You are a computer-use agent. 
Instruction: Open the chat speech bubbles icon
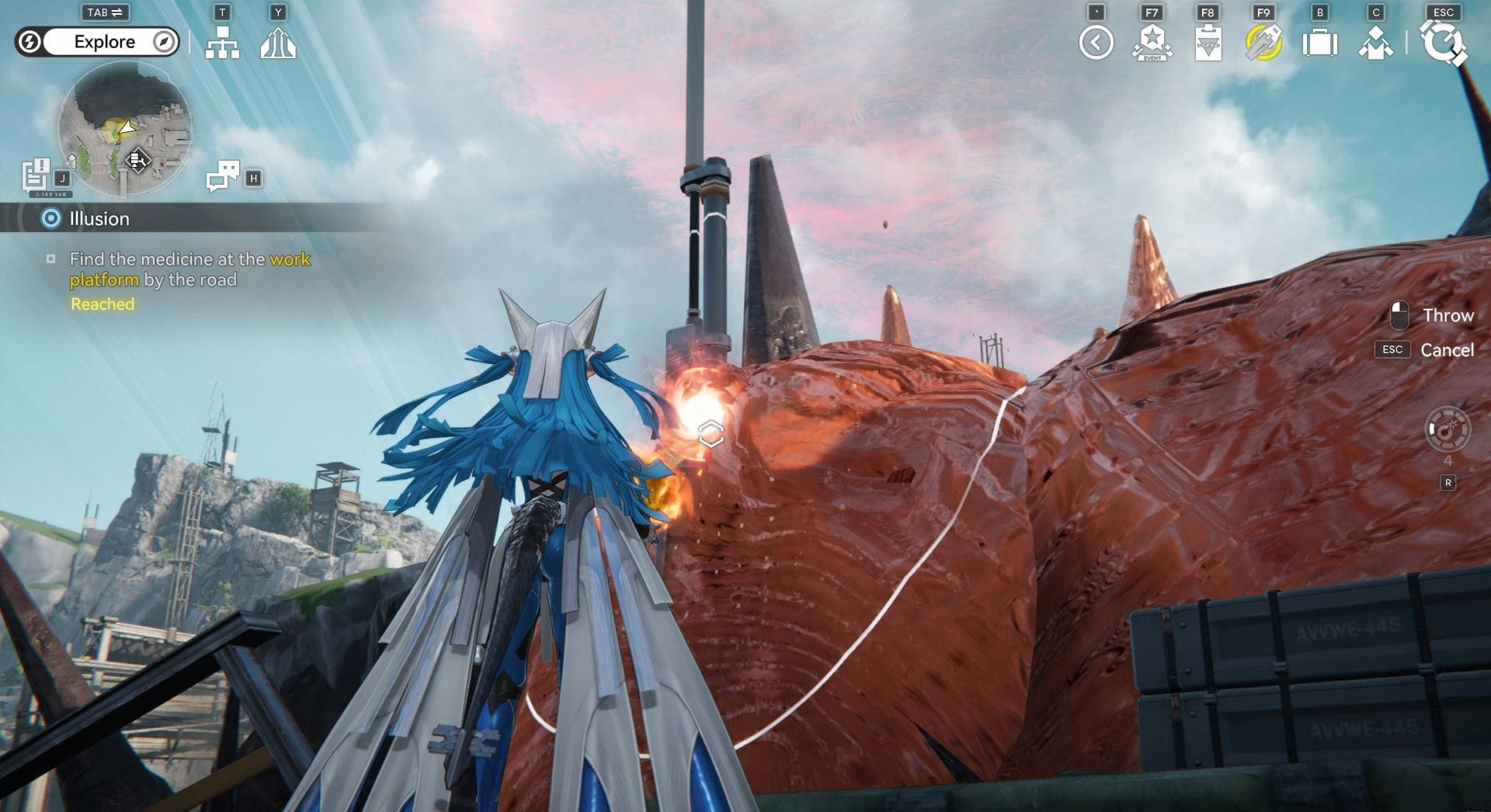pyautogui.click(x=223, y=175)
